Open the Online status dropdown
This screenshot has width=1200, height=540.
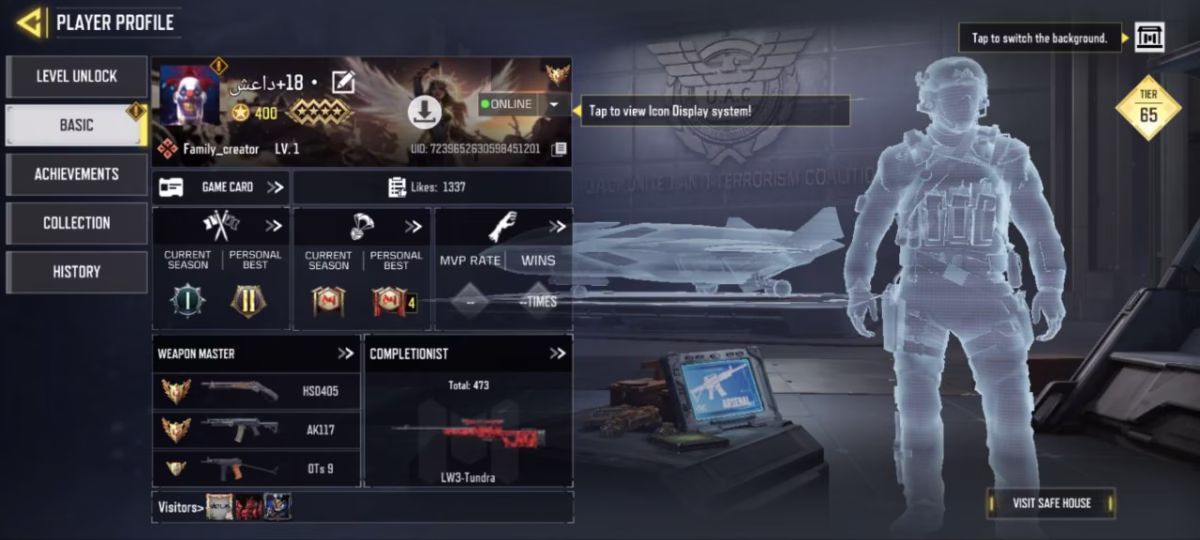point(554,104)
